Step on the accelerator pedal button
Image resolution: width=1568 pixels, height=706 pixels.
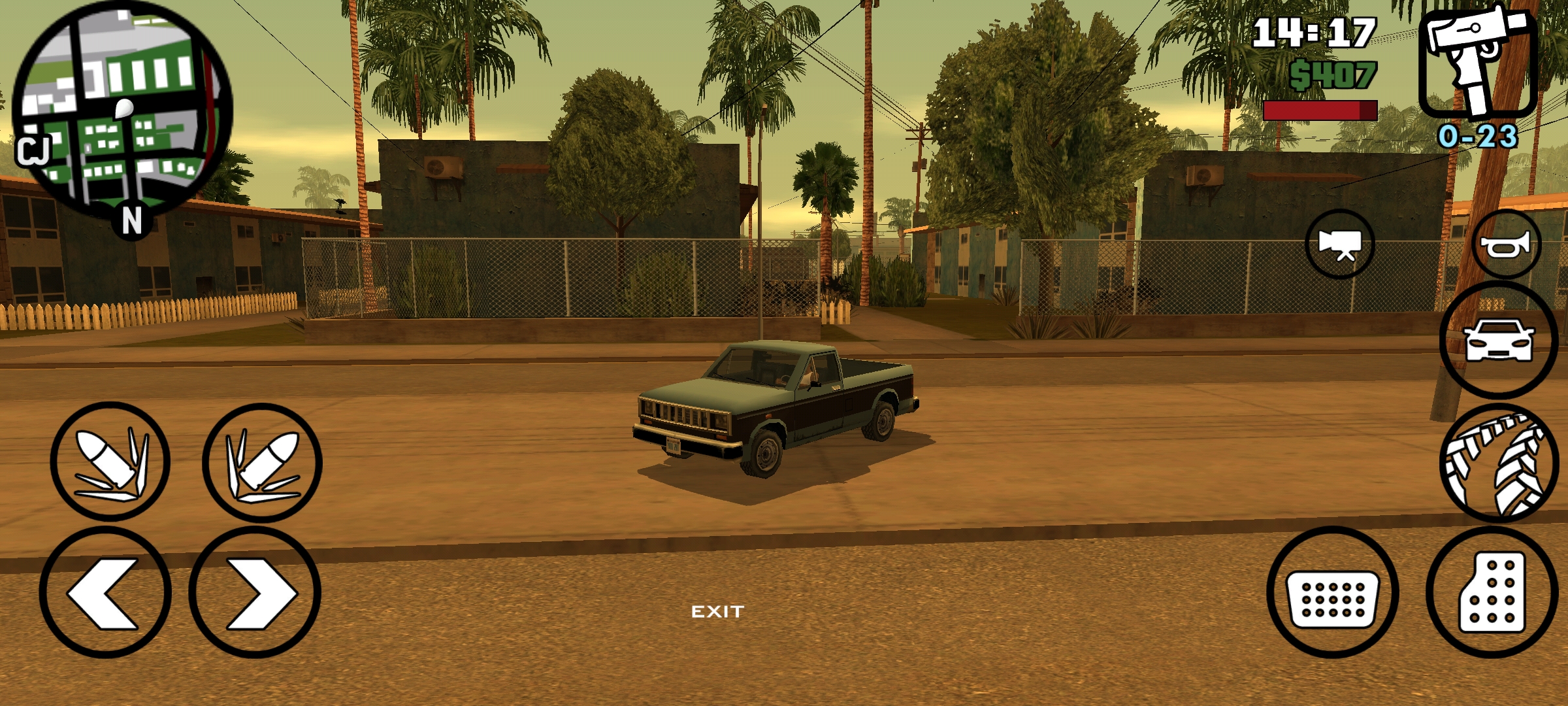[1492, 593]
